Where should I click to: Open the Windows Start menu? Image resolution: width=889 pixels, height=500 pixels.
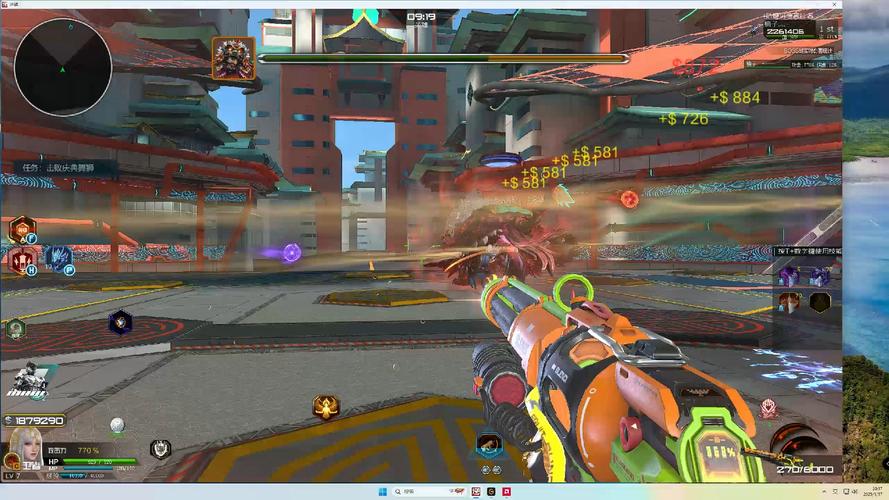380,492
